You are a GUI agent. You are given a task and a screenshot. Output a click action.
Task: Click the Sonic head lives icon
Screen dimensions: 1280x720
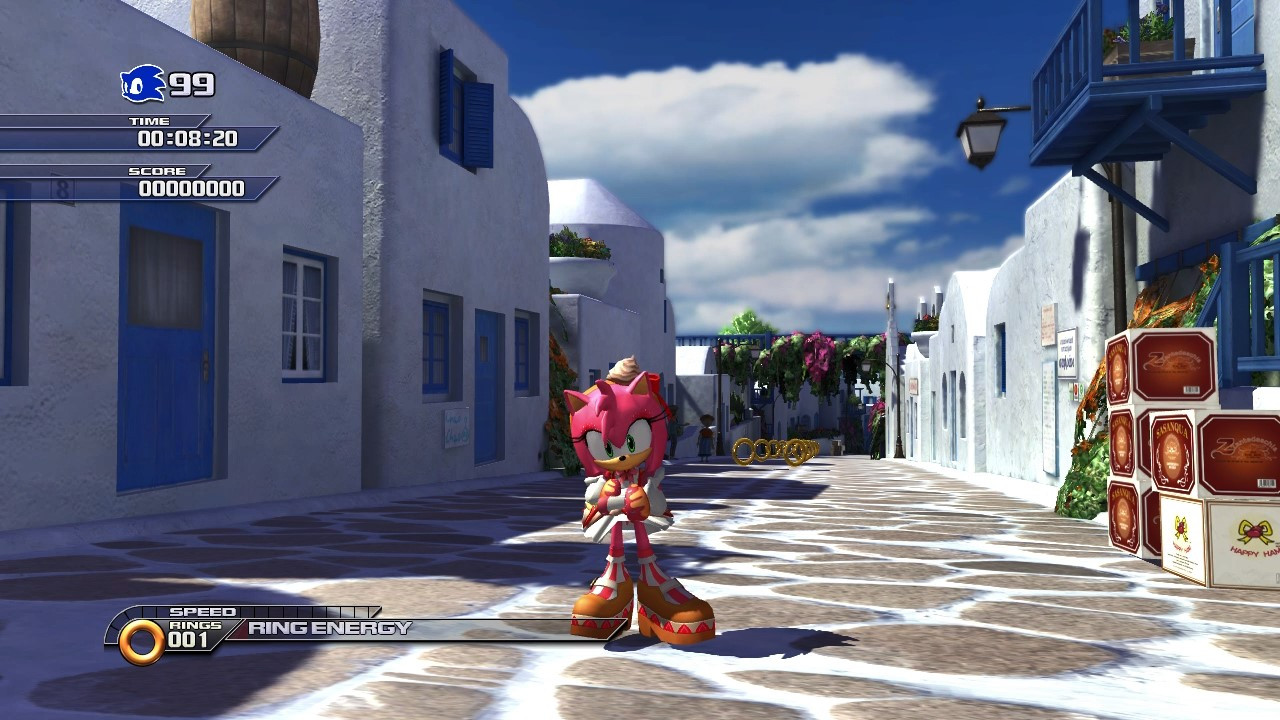tap(140, 84)
